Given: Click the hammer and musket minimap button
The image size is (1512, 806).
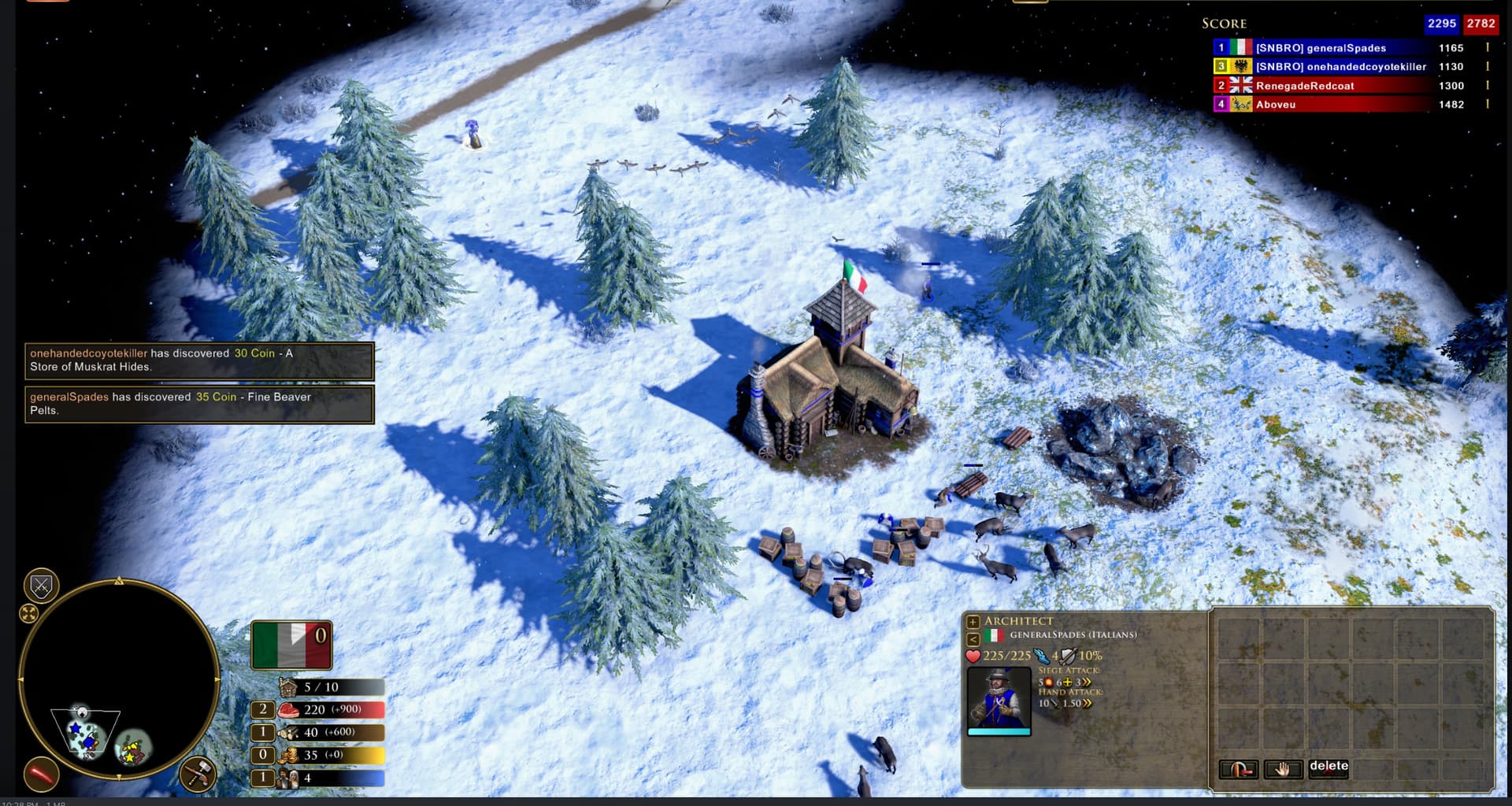Looking at the screenshot, I should (x=198, y=775).
